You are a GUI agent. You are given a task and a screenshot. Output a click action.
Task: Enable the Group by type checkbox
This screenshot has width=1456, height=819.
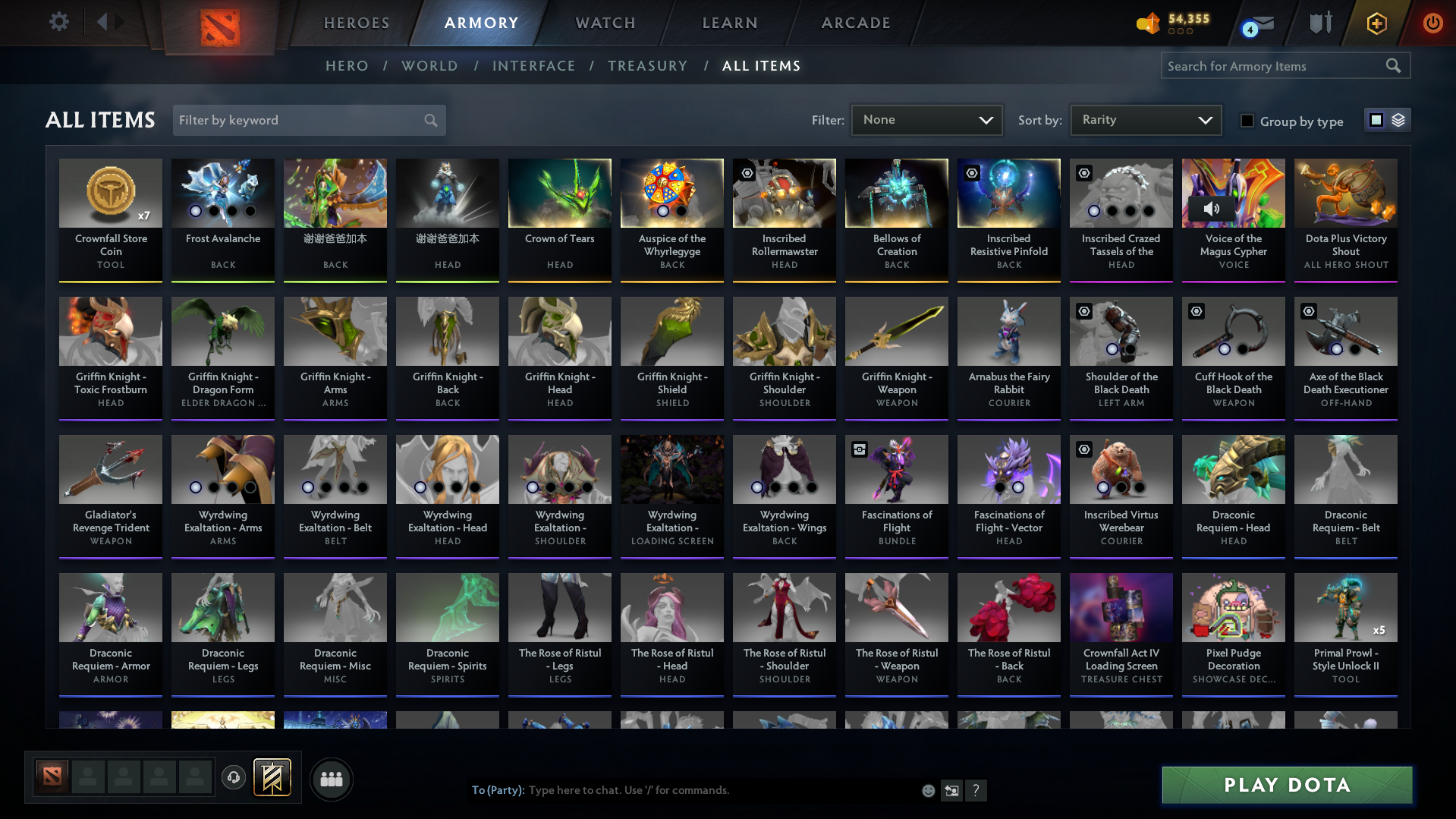1247,120
